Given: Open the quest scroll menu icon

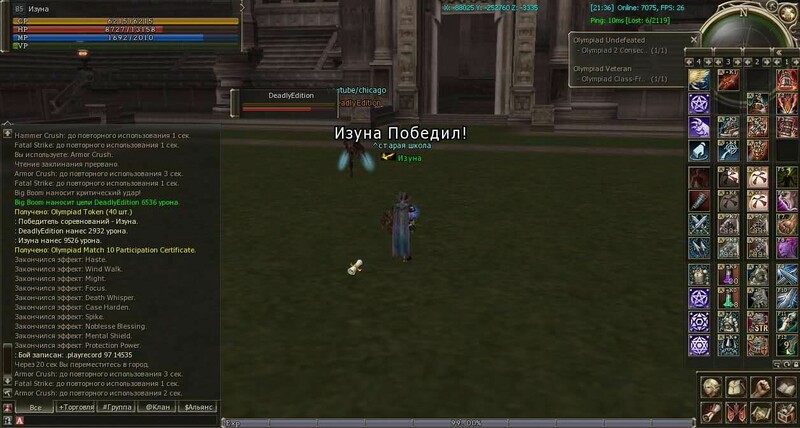Looking at the screenshot, I should 710,412.
